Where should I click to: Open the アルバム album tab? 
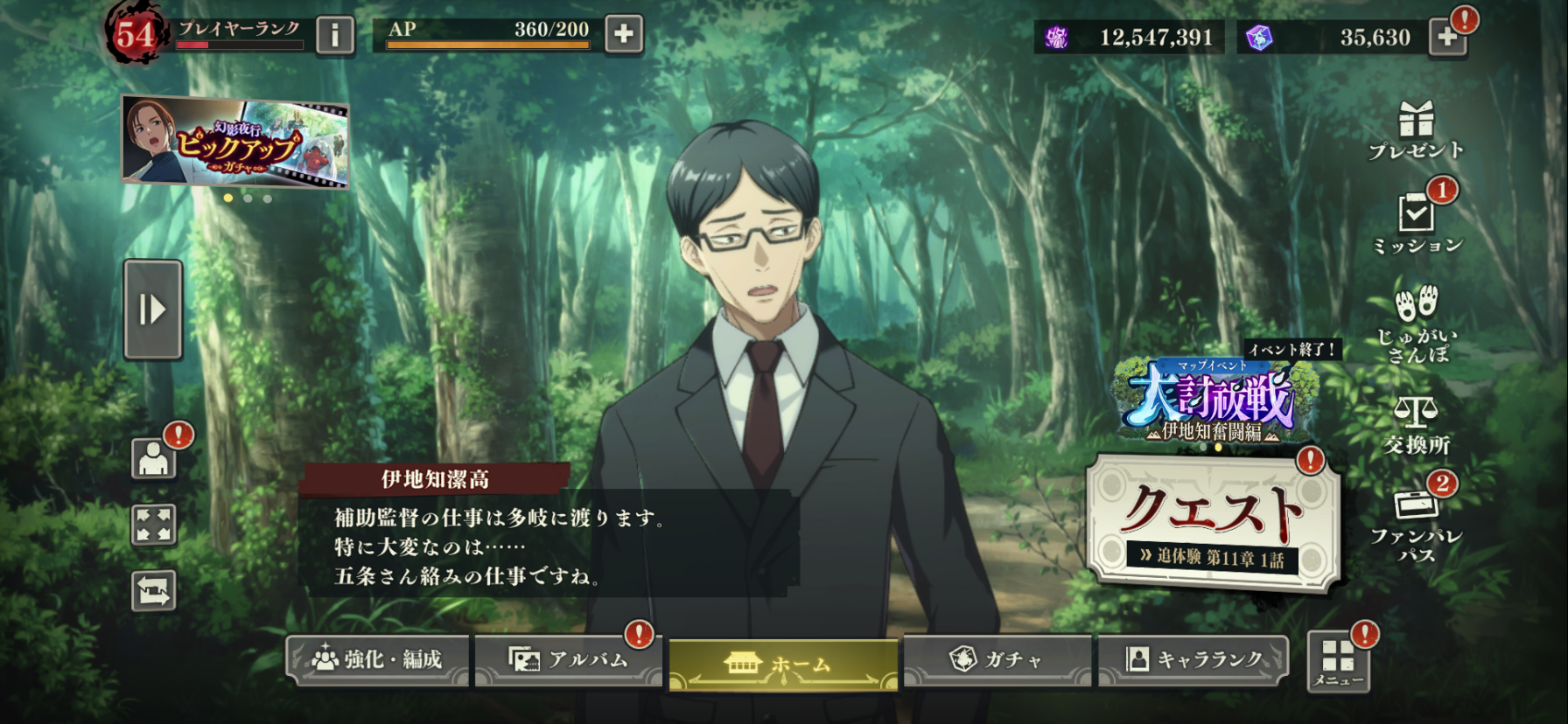coord(569,660)
